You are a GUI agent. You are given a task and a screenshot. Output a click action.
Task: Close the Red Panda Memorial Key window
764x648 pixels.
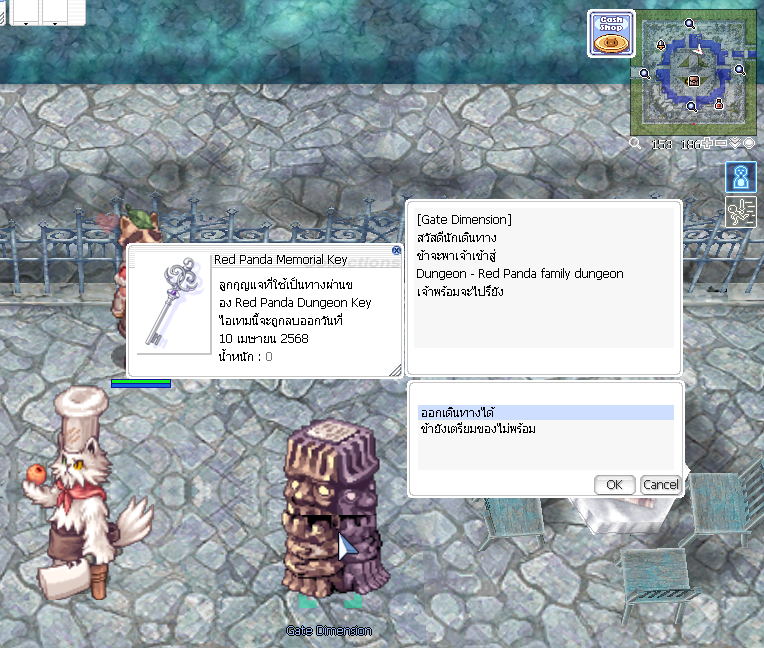coord(396,251)
